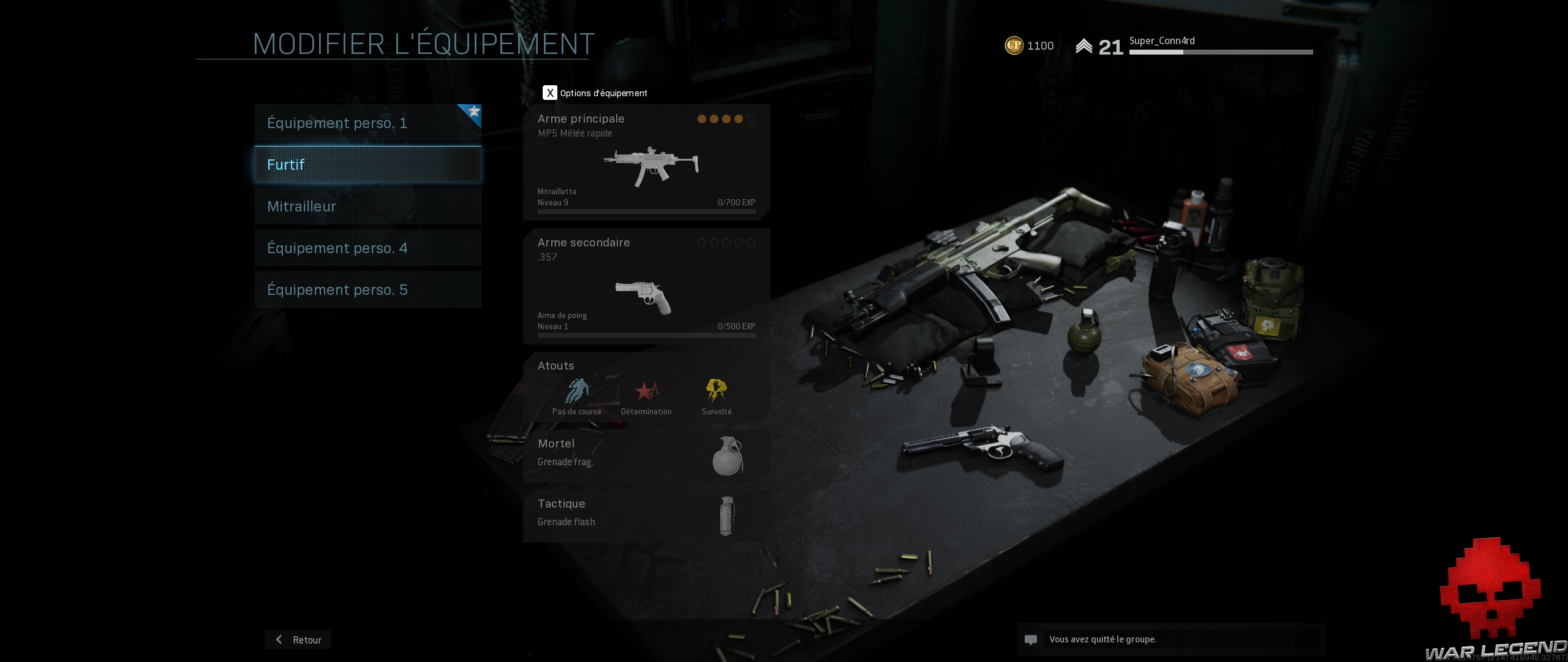Open the Options d'équipement menu

pos(550,93)
